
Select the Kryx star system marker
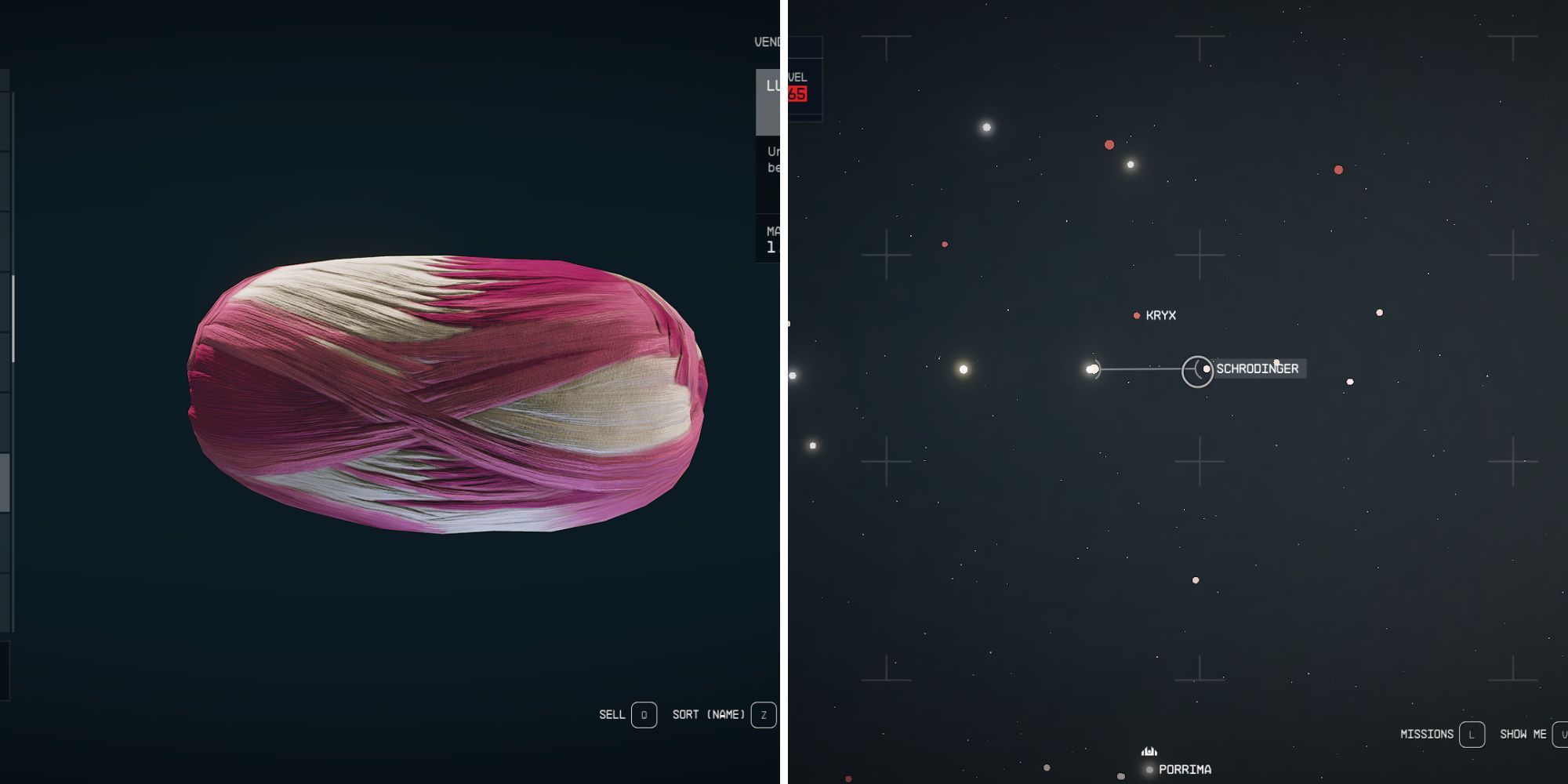pyautogui.click(x=1136, y=316)
